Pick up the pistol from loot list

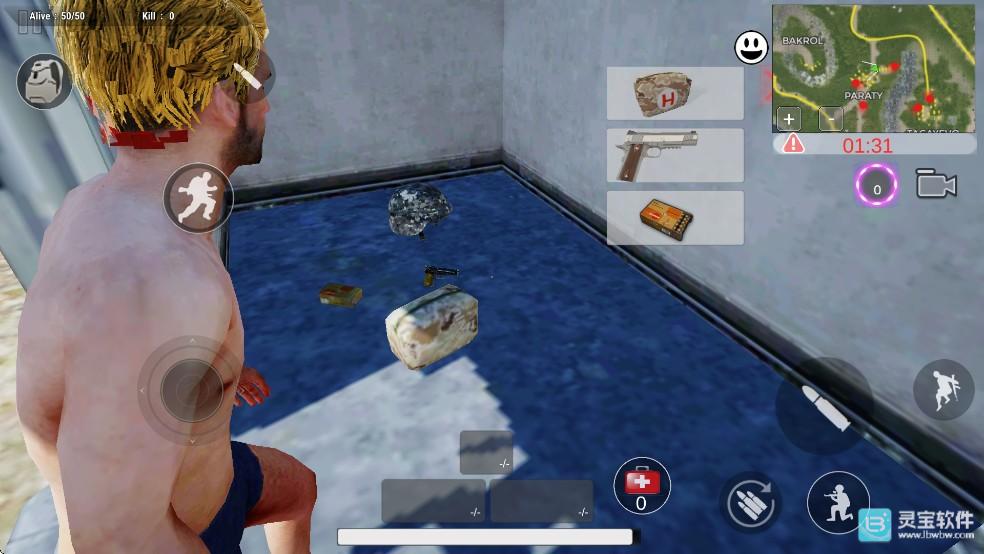675,155
